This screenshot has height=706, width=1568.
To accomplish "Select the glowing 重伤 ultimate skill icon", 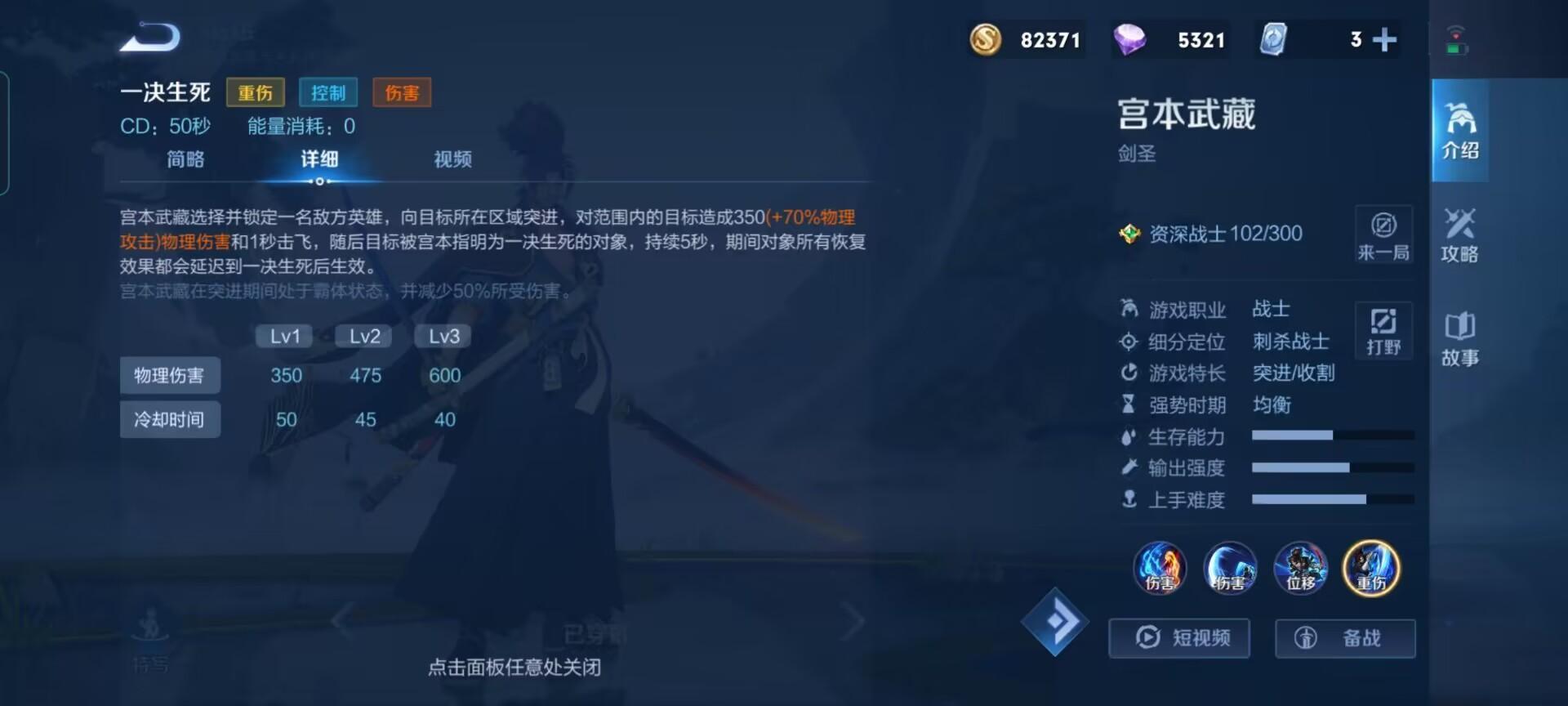I will click(1371, 570).
